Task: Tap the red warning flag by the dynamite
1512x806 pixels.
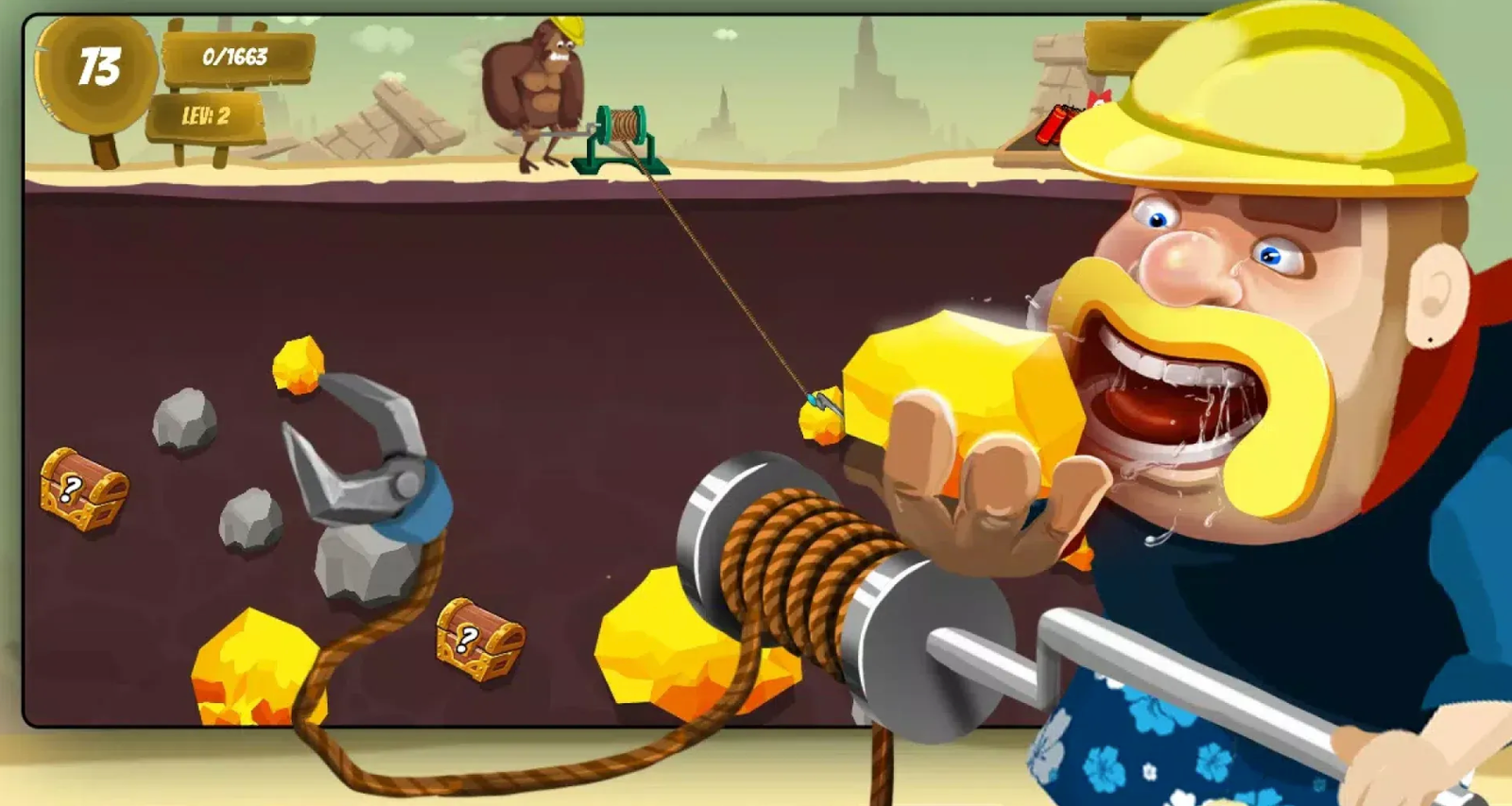Action: [1099, 94]
